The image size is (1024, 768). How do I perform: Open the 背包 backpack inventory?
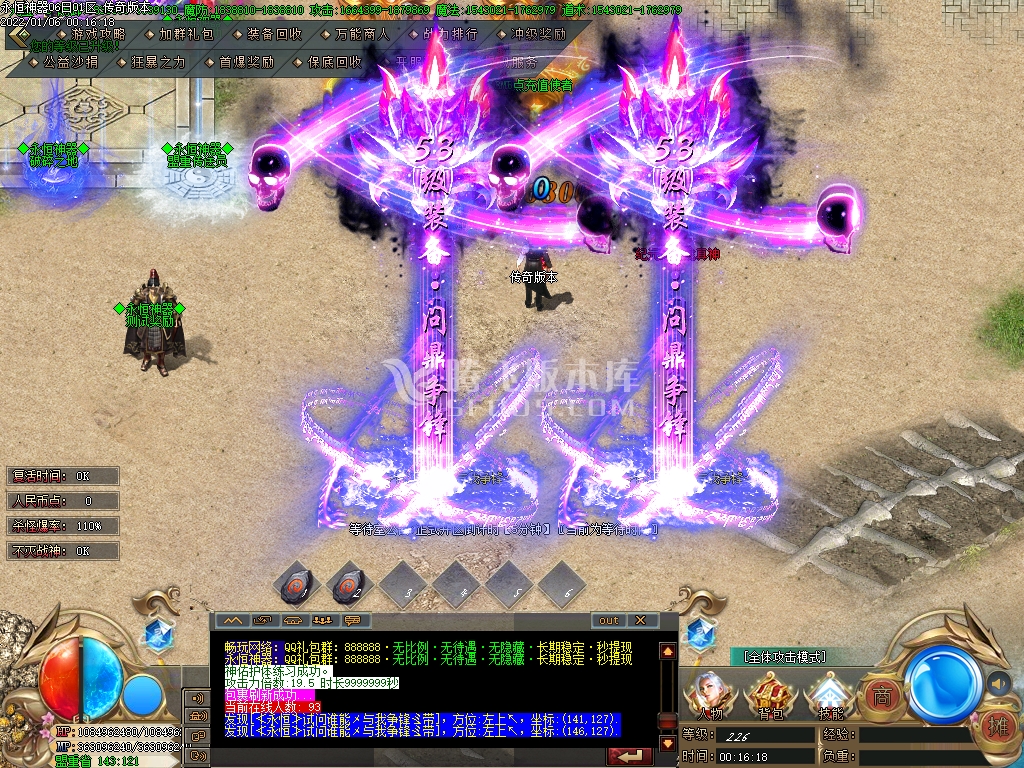[x=770, y=693]
